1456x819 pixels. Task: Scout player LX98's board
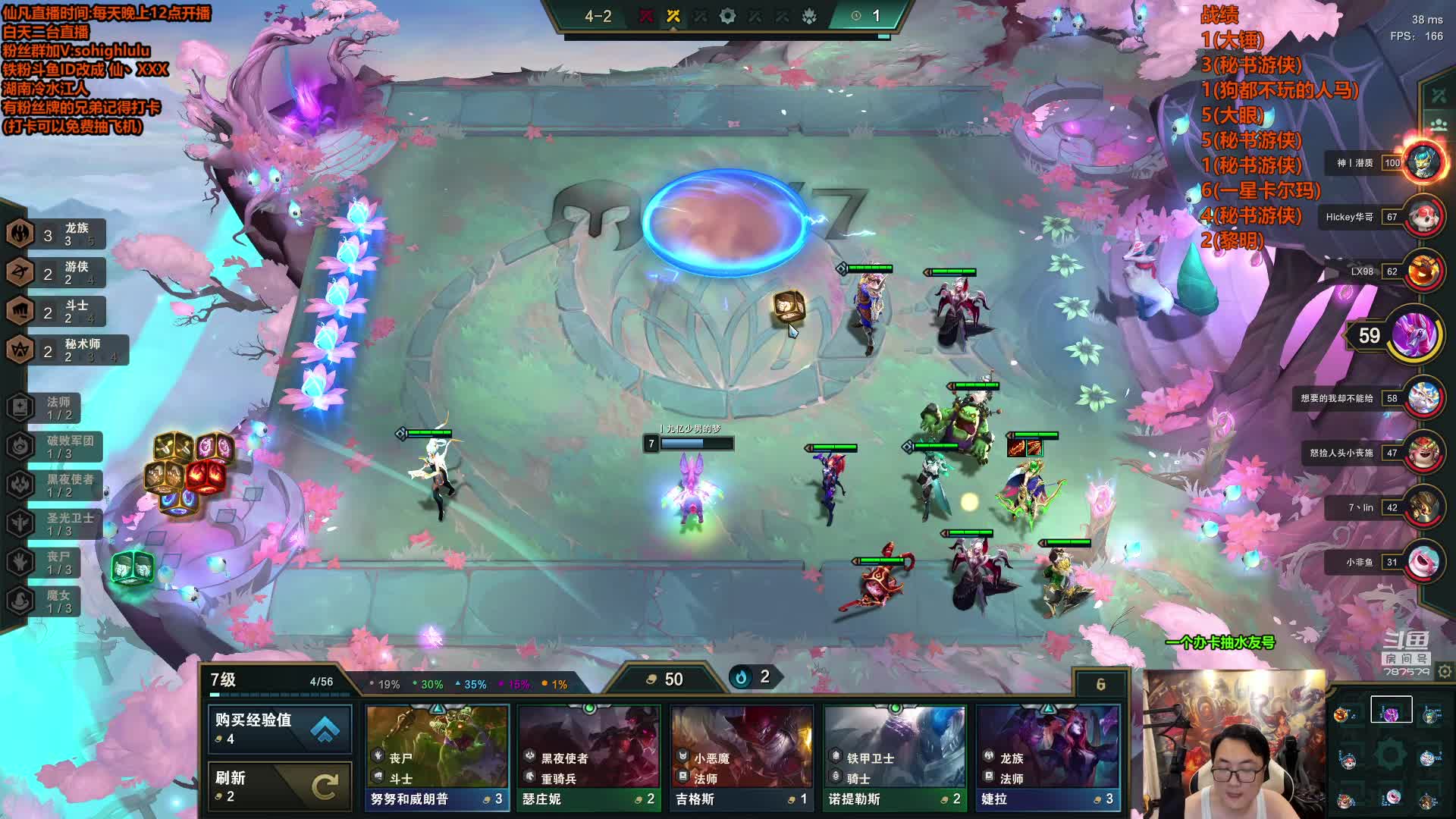1423,271
